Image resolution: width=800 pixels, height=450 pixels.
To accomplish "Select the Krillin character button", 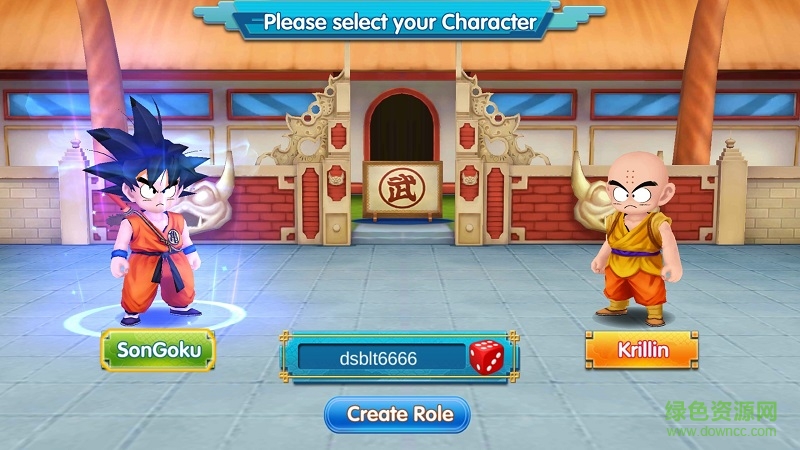I will [x=641, y=351].
